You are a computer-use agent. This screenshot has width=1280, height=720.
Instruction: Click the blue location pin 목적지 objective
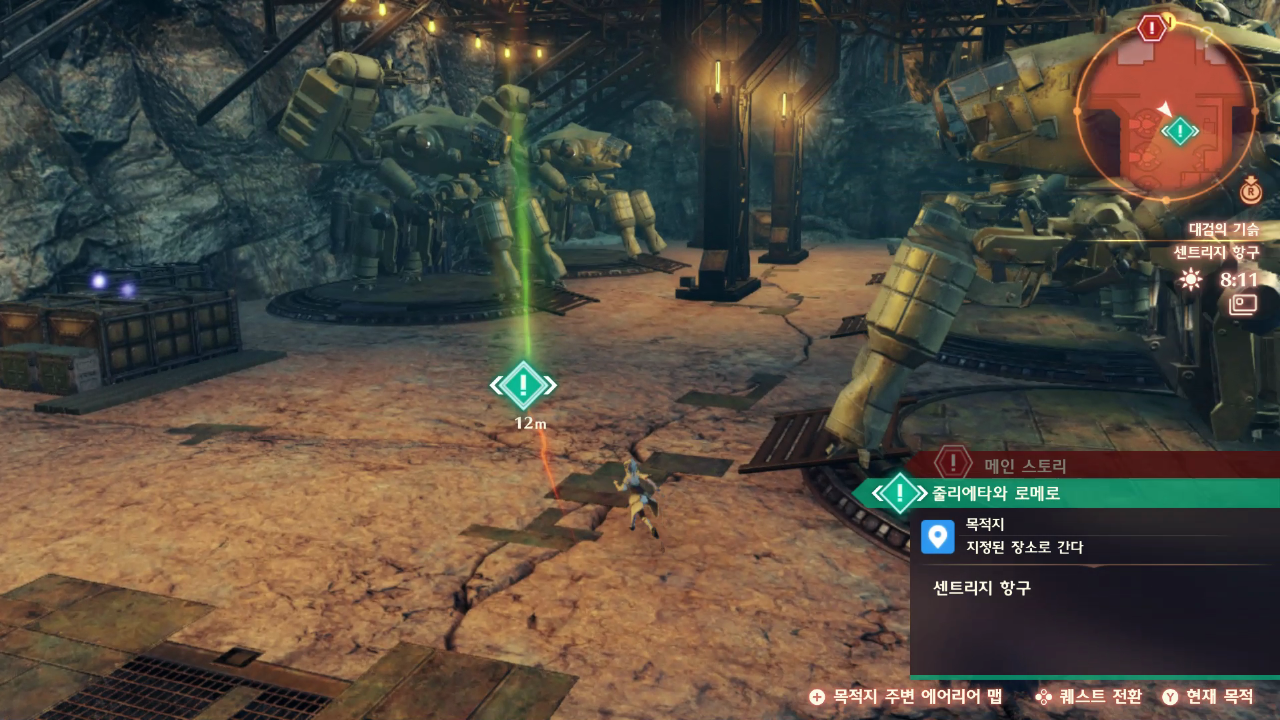click(x=937, y=536)
